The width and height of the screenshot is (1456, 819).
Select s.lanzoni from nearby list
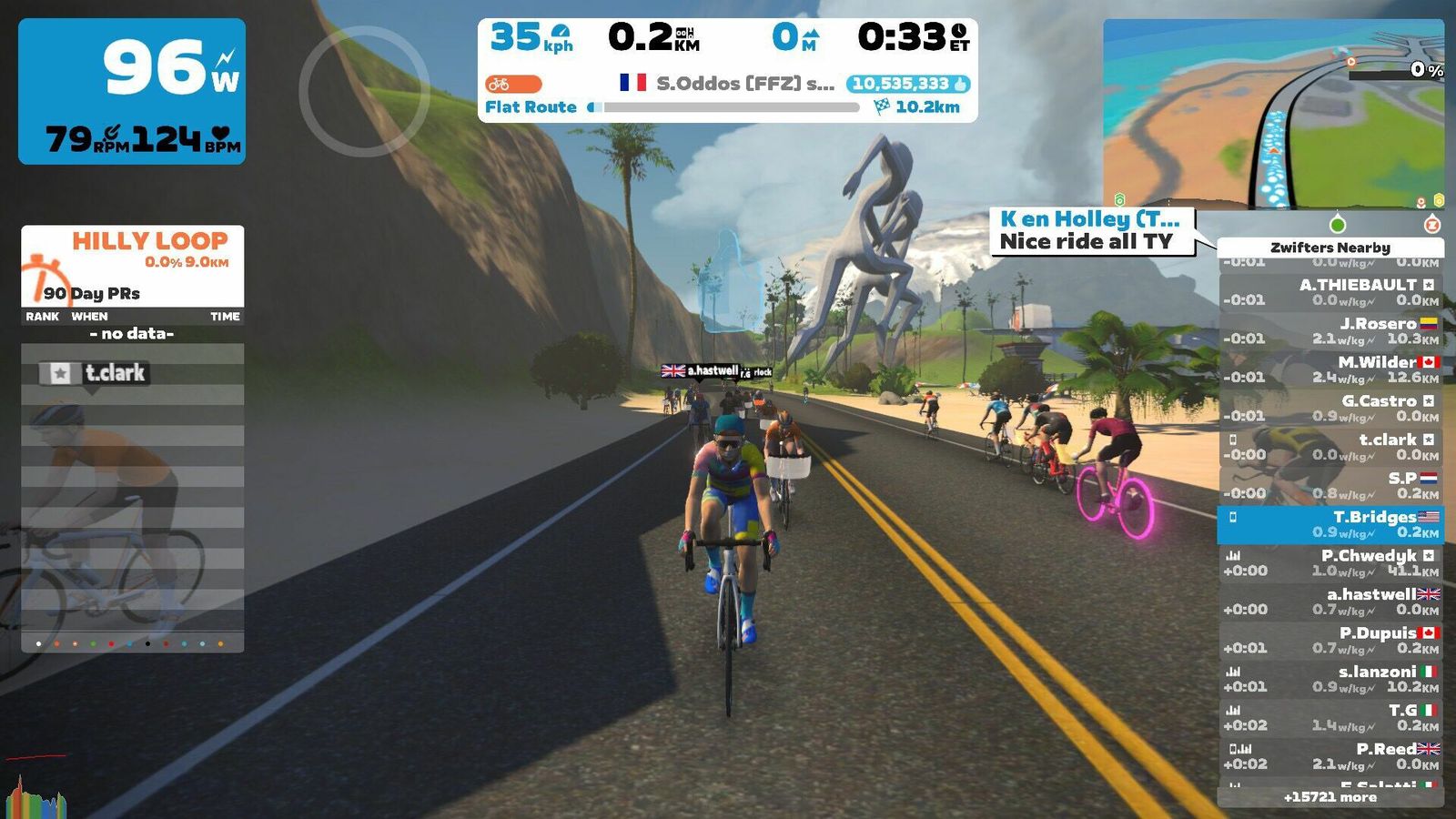pyautogui.click(x=1330, y=679)
